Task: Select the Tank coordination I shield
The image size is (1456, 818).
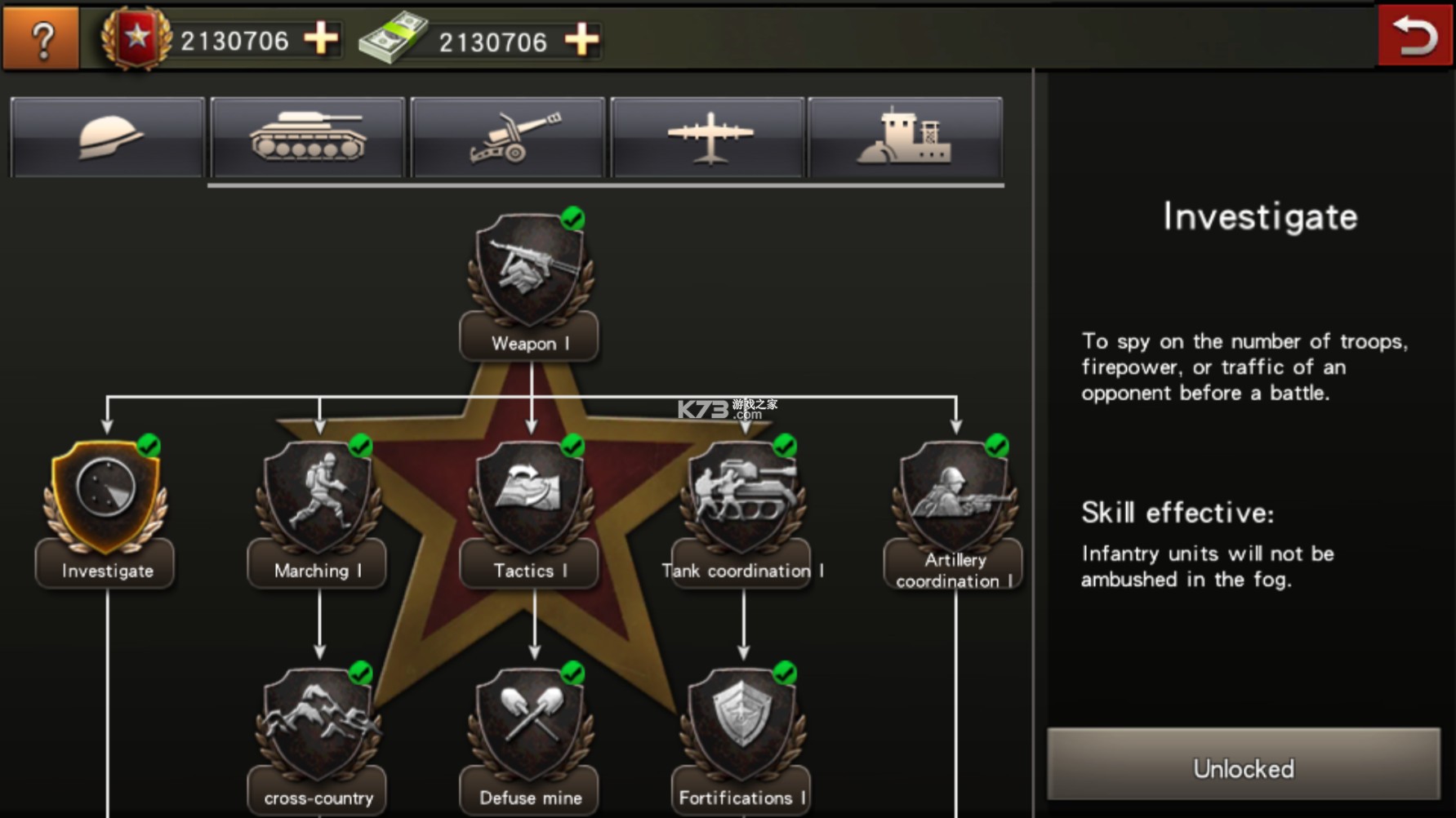Action: 741,498
